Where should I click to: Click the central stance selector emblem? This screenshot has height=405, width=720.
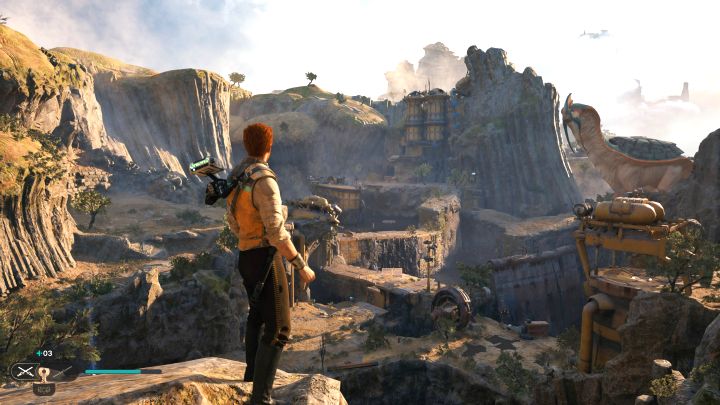(x=44, y=372)
